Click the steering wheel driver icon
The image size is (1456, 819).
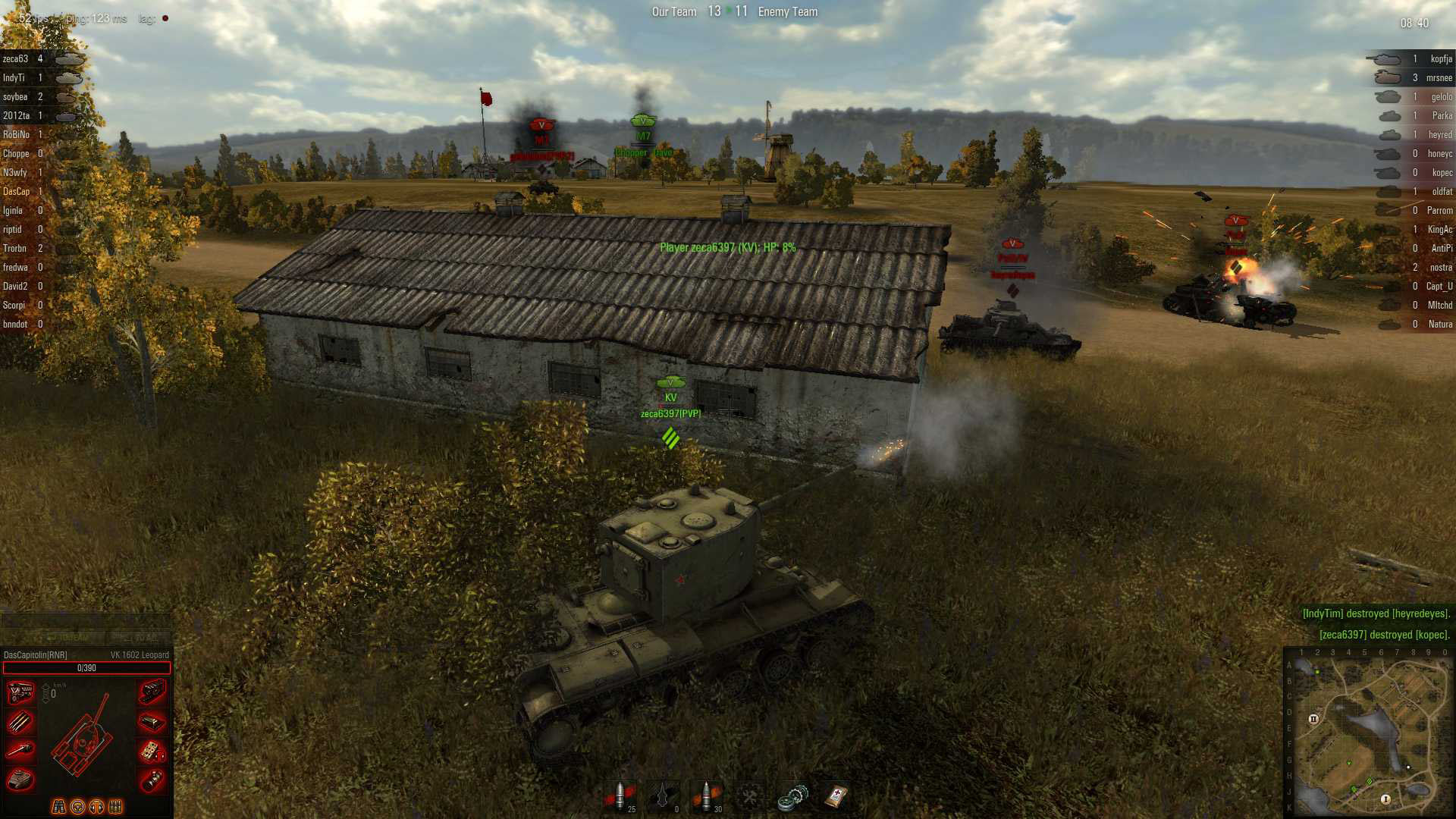pos(77,806)
